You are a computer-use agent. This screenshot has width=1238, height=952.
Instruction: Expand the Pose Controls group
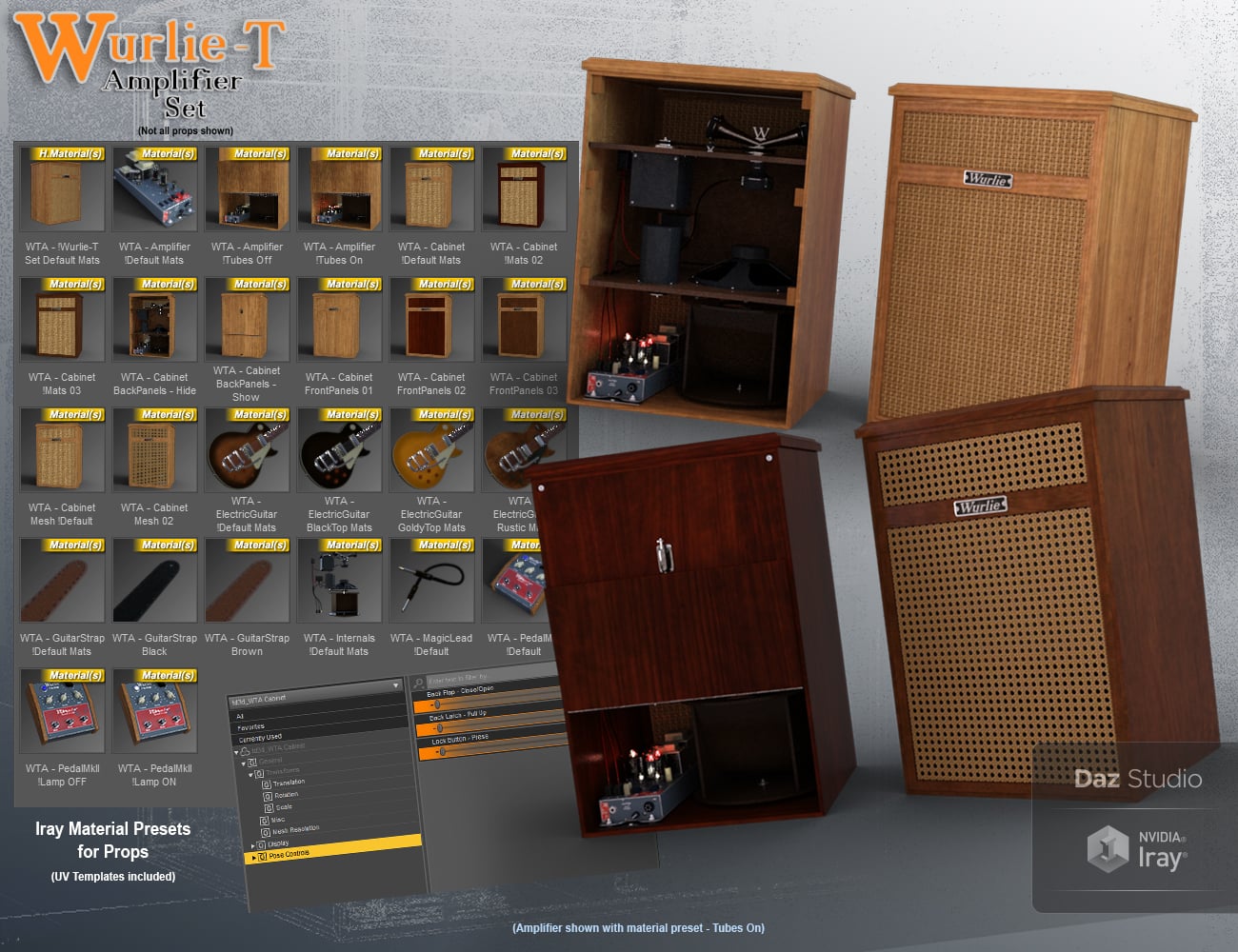click(252, 856)
